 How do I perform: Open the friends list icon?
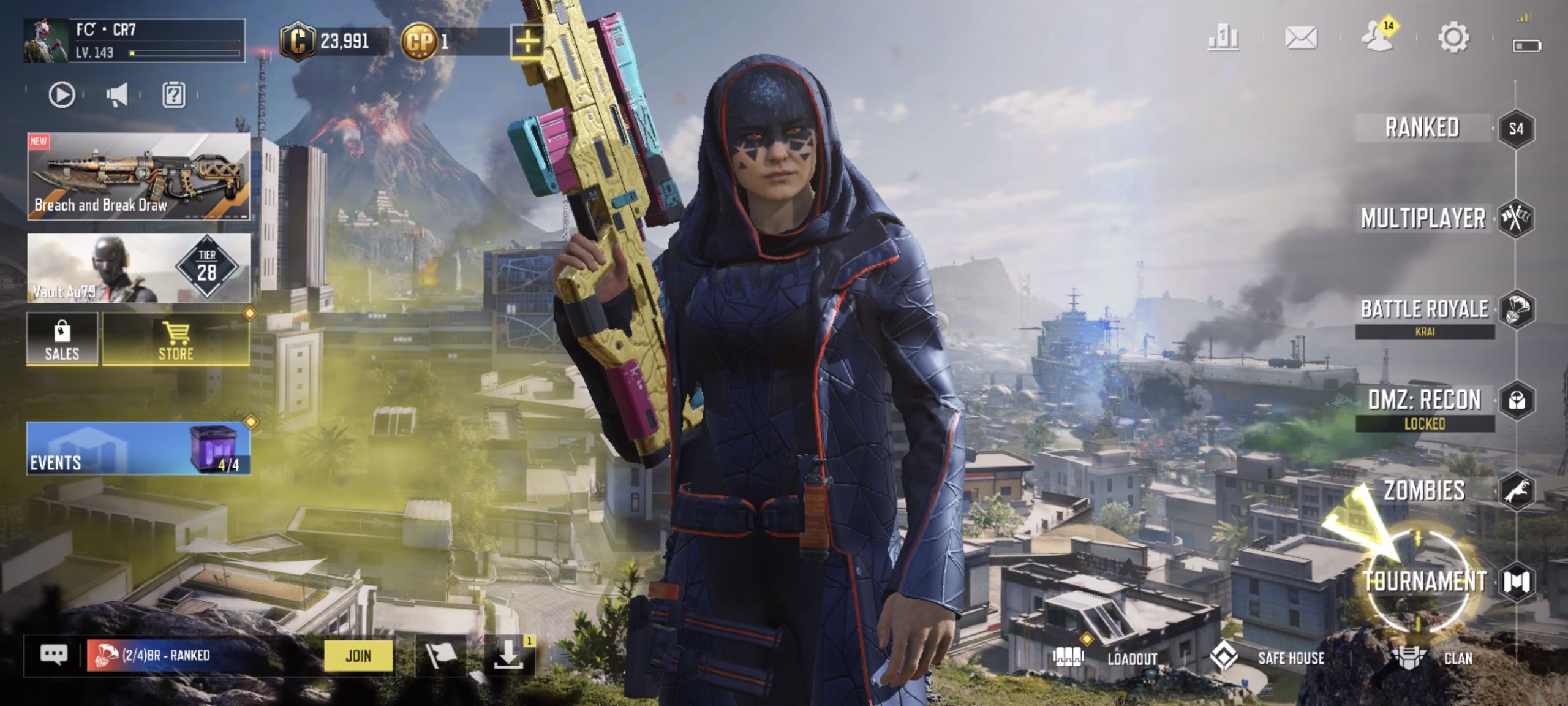click(1377, 38)
